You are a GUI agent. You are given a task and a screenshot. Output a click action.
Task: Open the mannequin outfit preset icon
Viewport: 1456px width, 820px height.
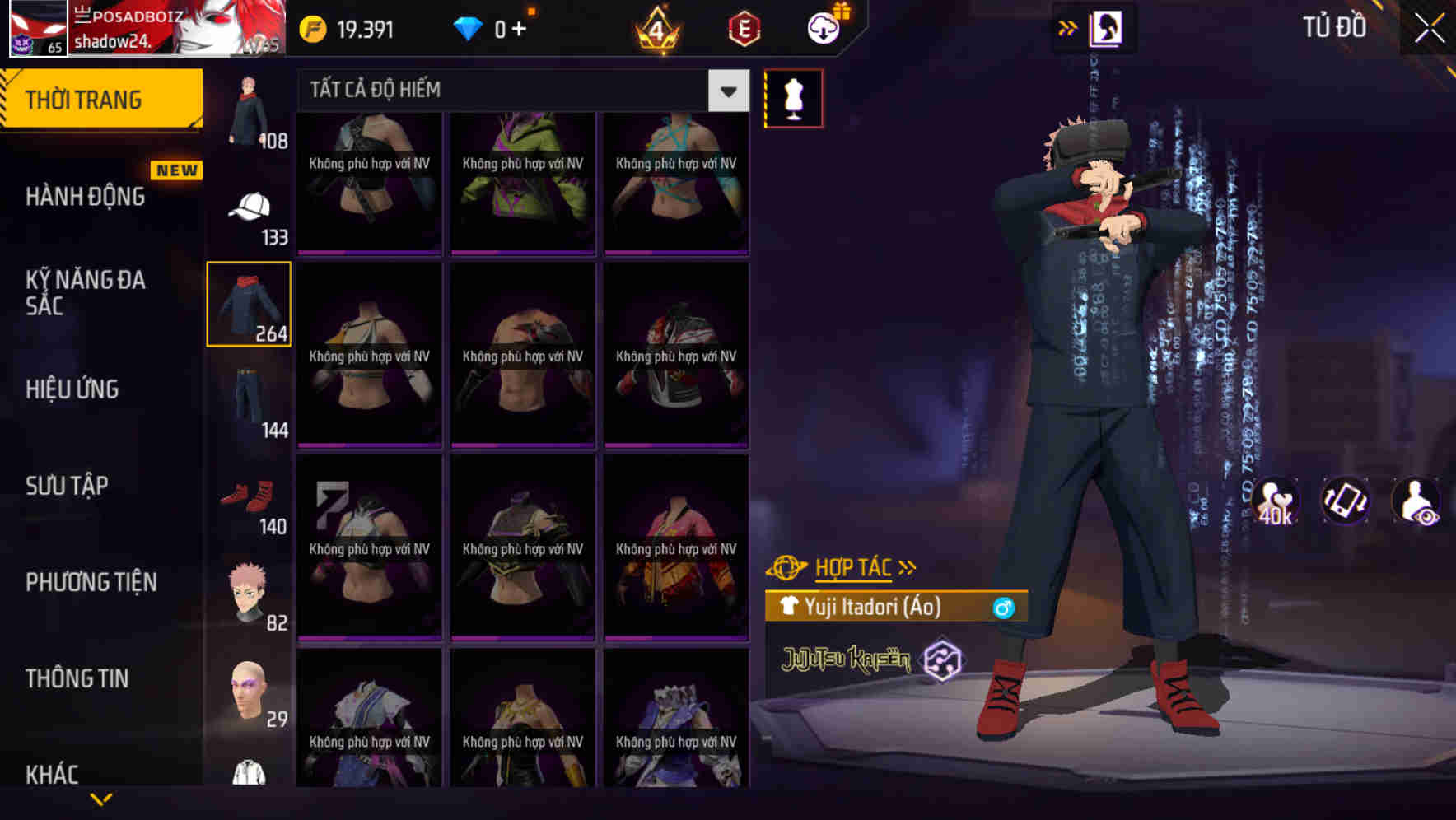pos(793,97)
